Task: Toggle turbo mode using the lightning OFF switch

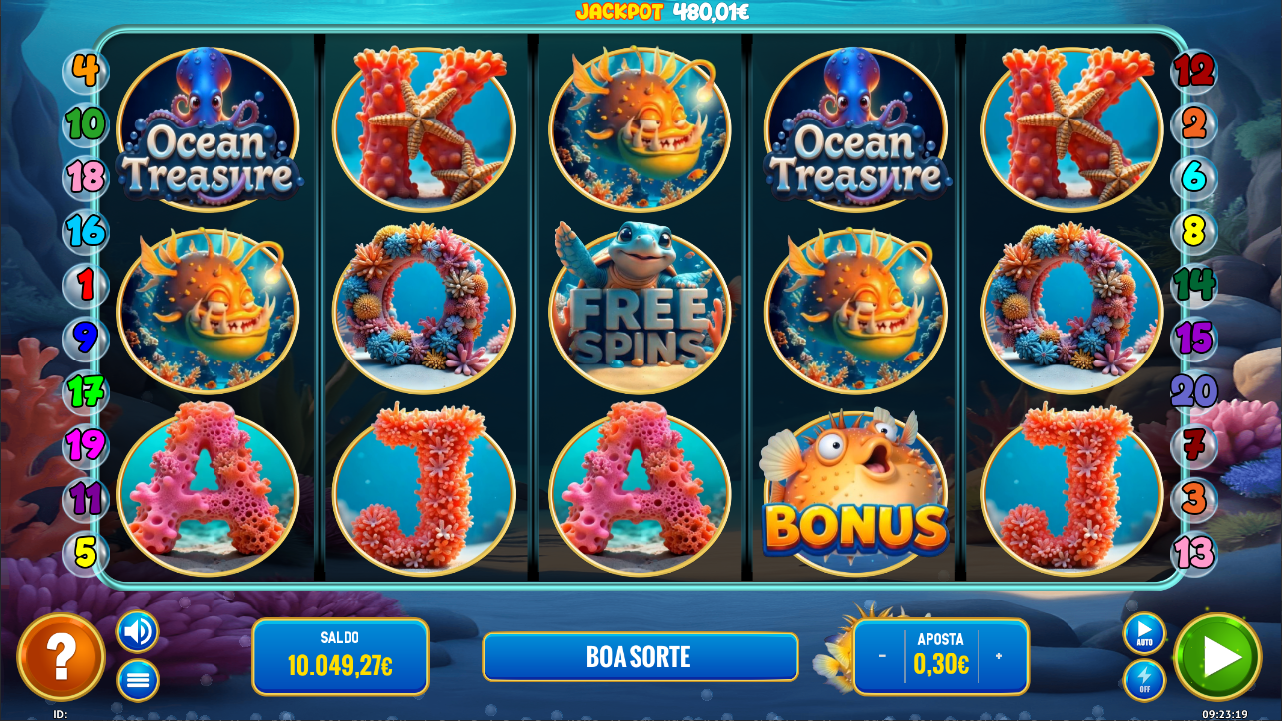Action: point(1143,681)
